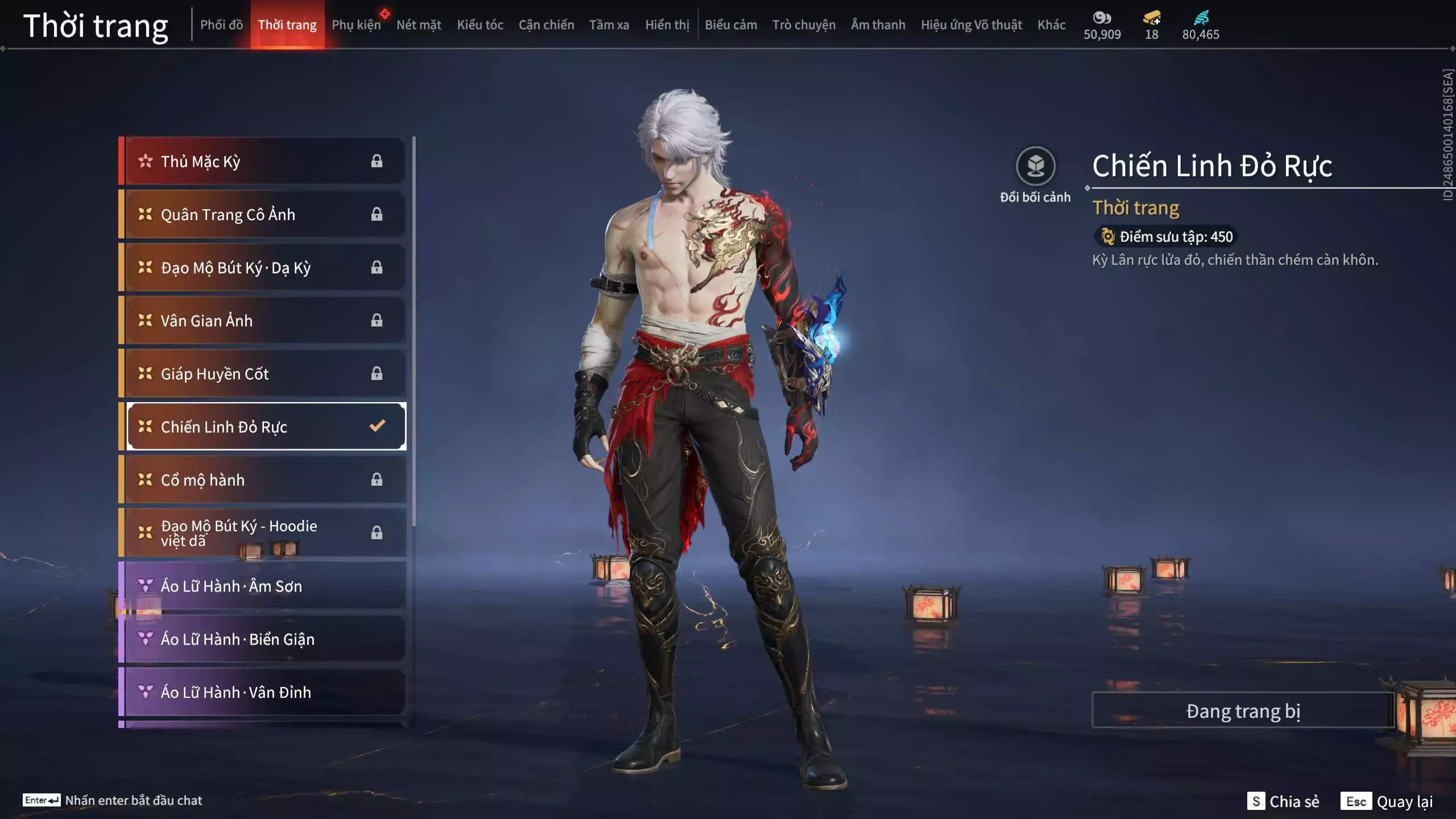Toggle the Đổi bối cảnh background icon
The image size is (1456, 819).
(1035, 167)
